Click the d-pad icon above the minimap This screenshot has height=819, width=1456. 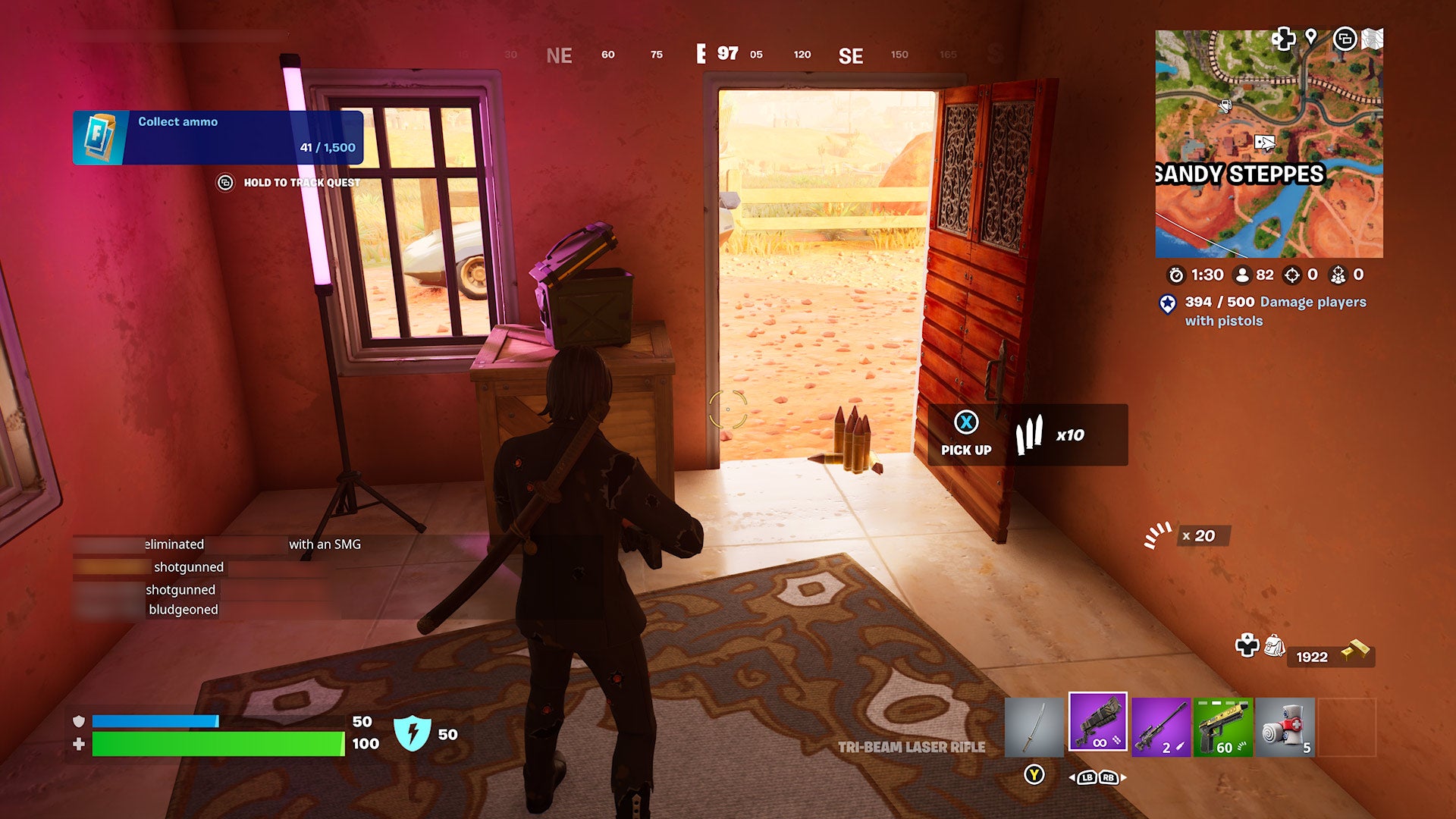point(1284,39)
